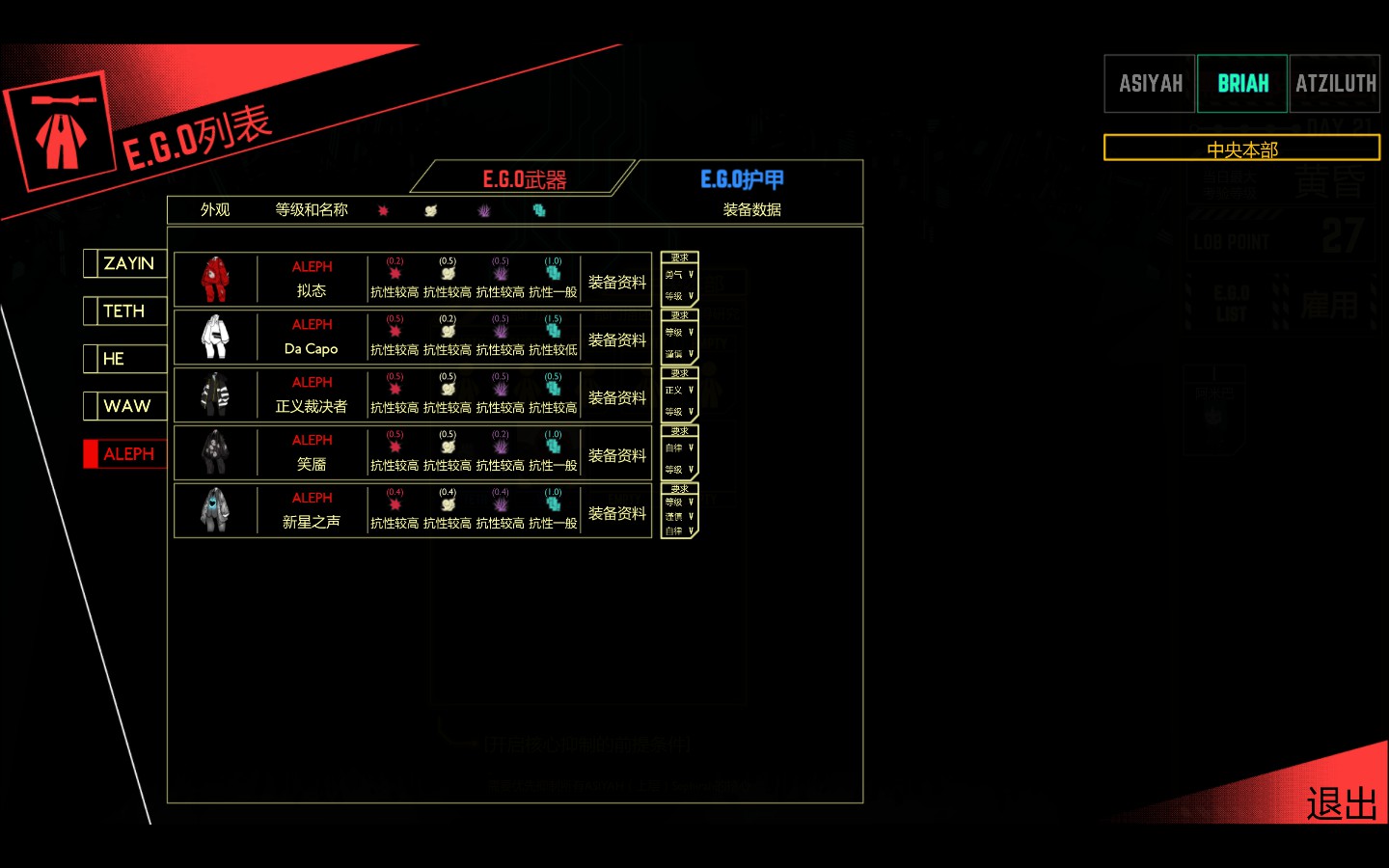The width and height of the screenshot is (1389, 868).
Task: View 装备资料 for 新星之声 armor
Action: pyautogui.click(x=616, y=513)
